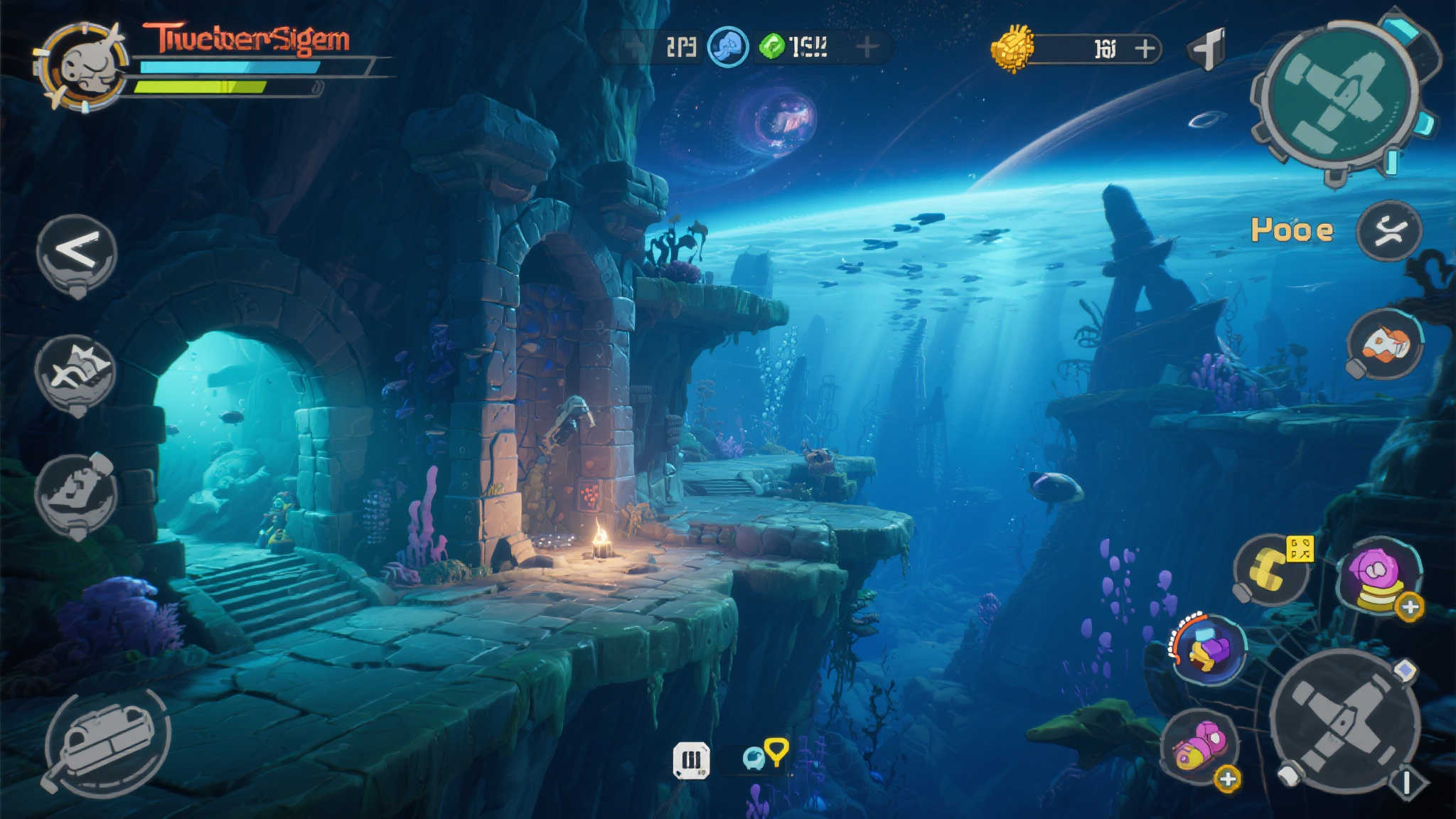Viewport: 1456px width, 819px height.
Task: Click the plus beside the gold coin counter
Action: coord(1144,48)
